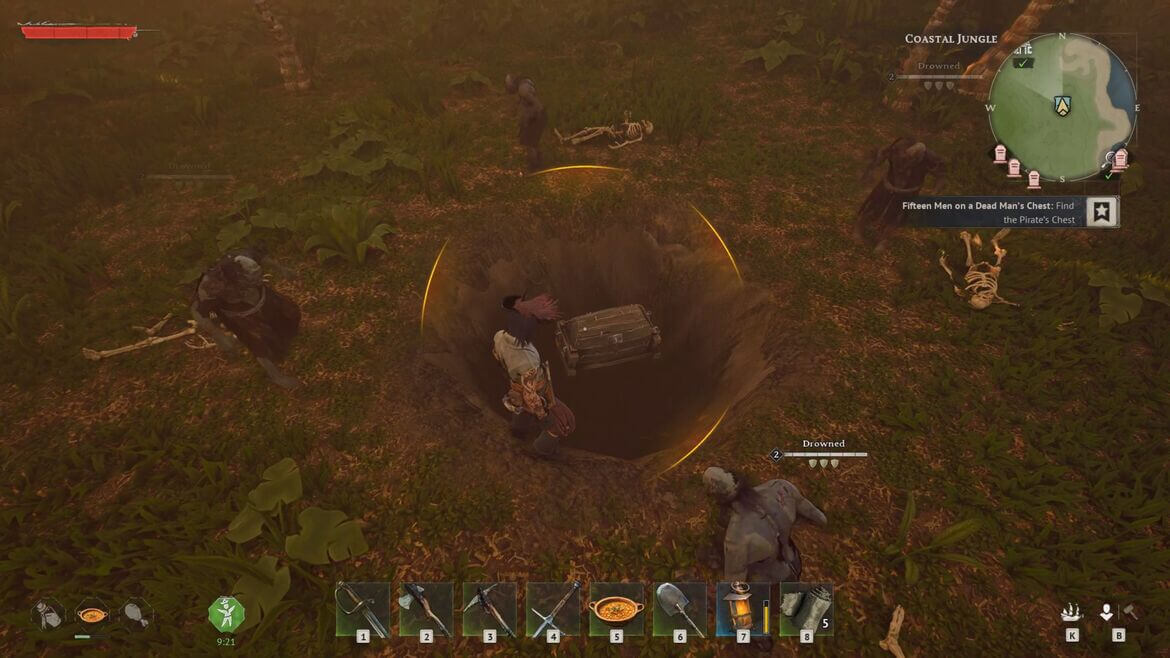Equip the lantern in hotbar slot 7

click(743, 609)
